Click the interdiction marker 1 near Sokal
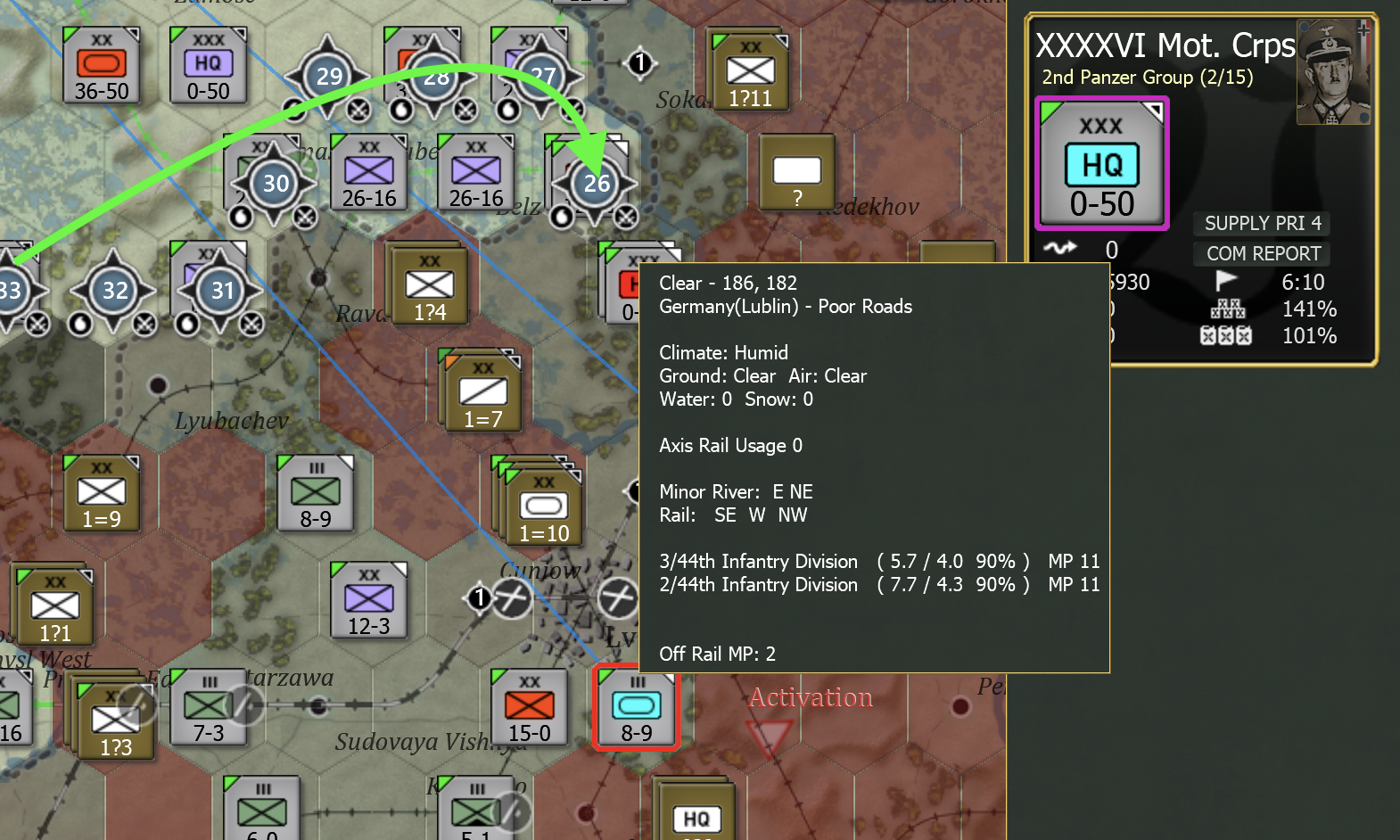This screenshot has width=1400, height=840. coord(638,62)
